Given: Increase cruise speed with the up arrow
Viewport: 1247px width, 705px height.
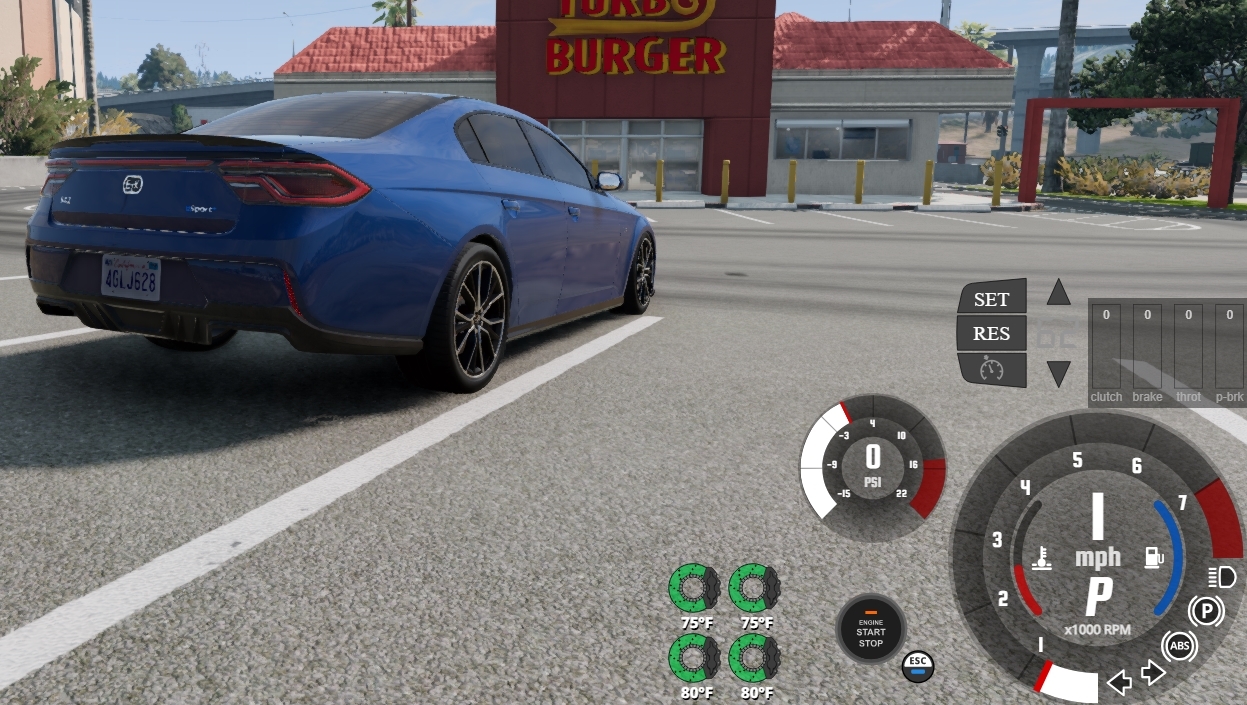Looking at the screenshot, I should (x=1058, y=293).
